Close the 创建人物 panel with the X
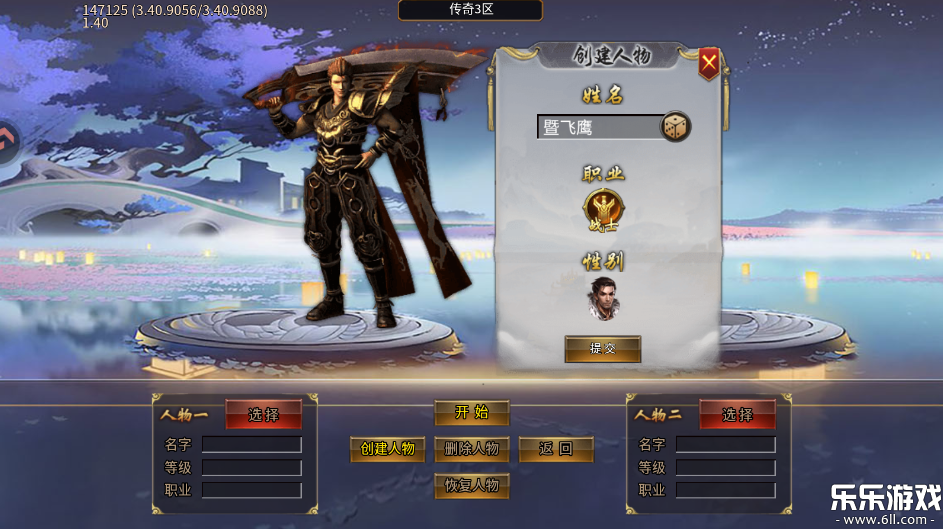943x529 pixels. tap(709, 64)
